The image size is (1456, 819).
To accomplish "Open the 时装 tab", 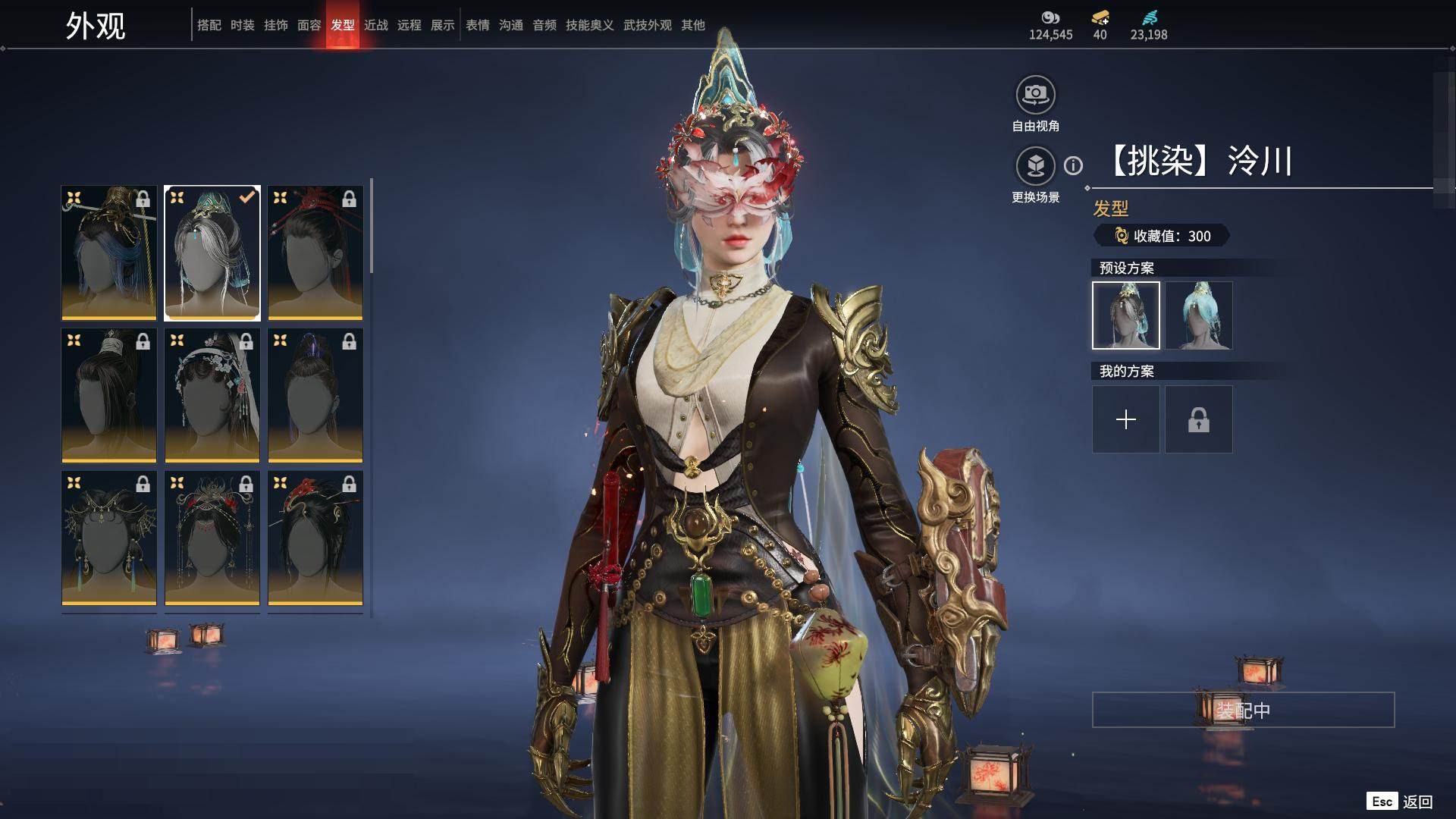I will (x=242, y=25).
